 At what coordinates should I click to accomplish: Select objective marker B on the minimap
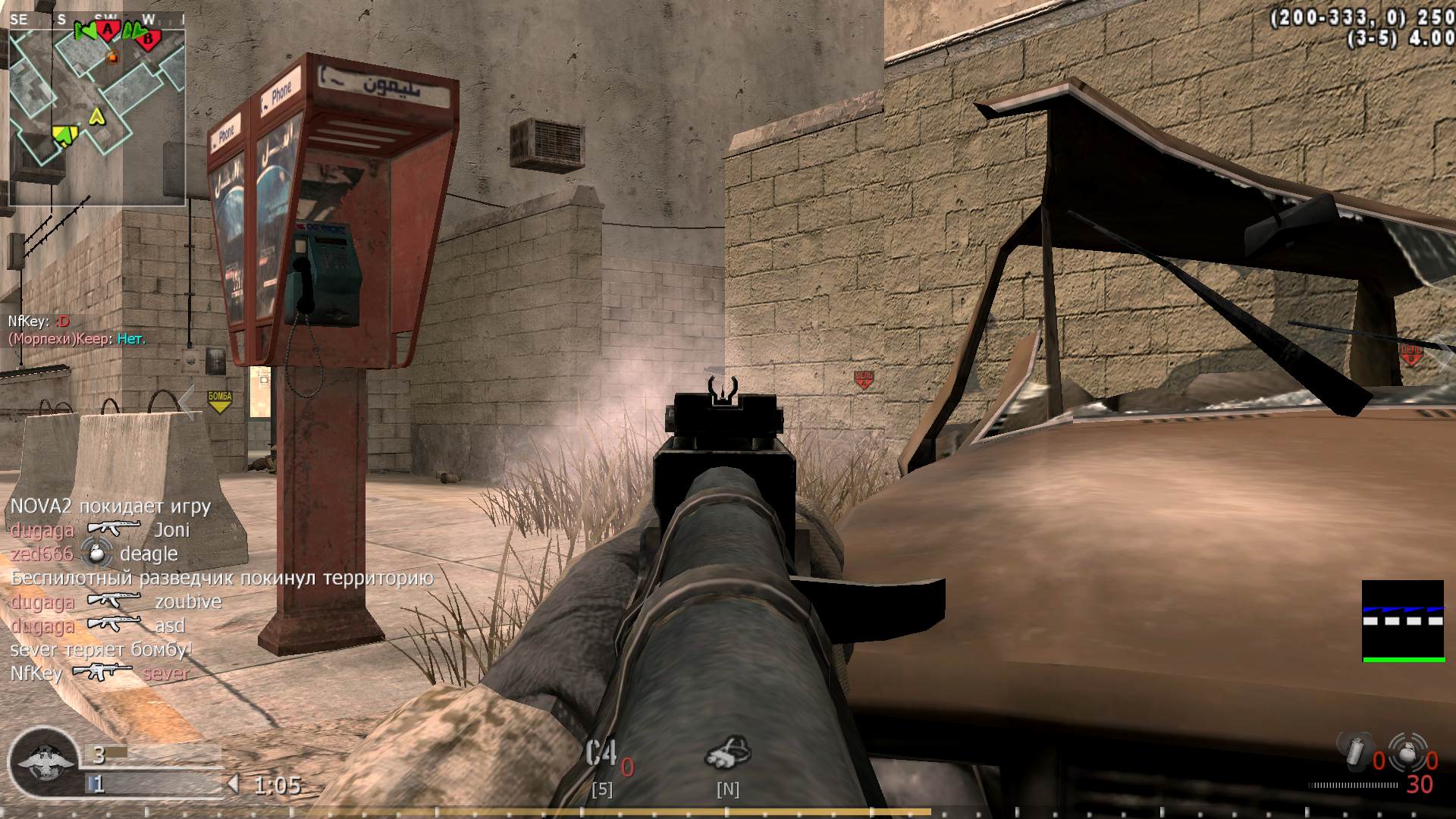coord(148,36)
